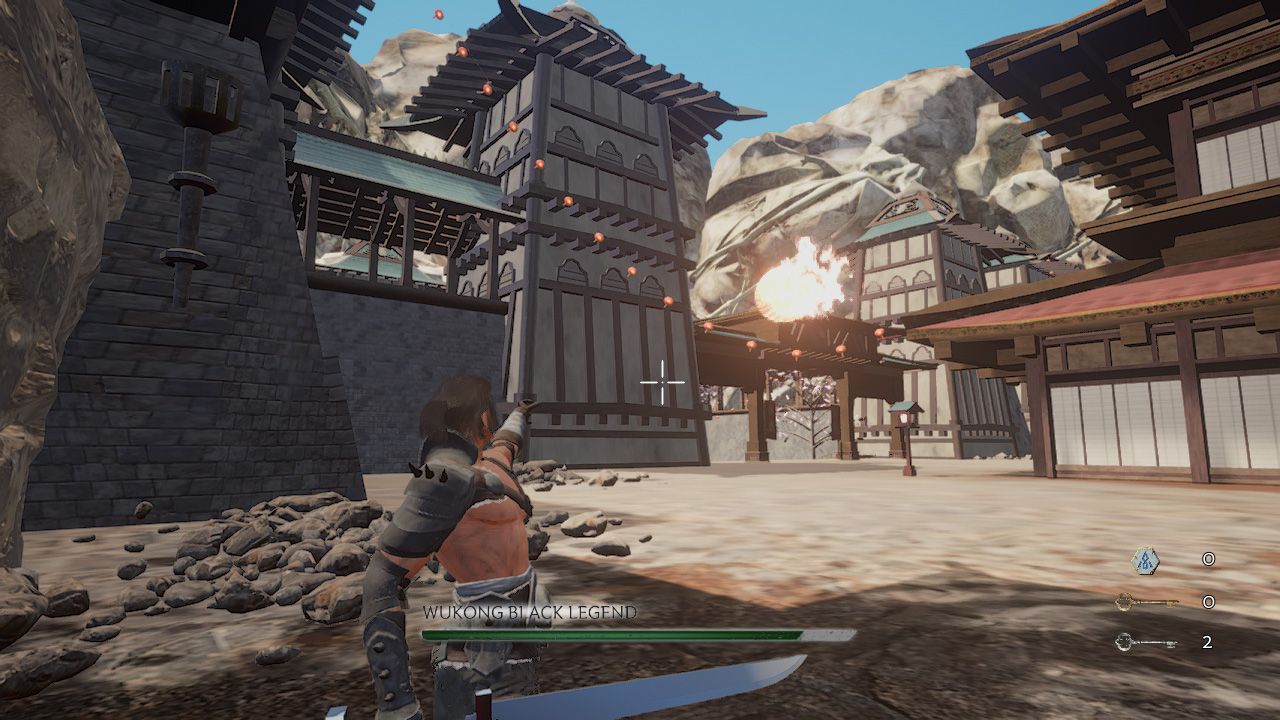Select the silver key icon
This screenshot has width=1280, height=720.
pos(1146,642)
